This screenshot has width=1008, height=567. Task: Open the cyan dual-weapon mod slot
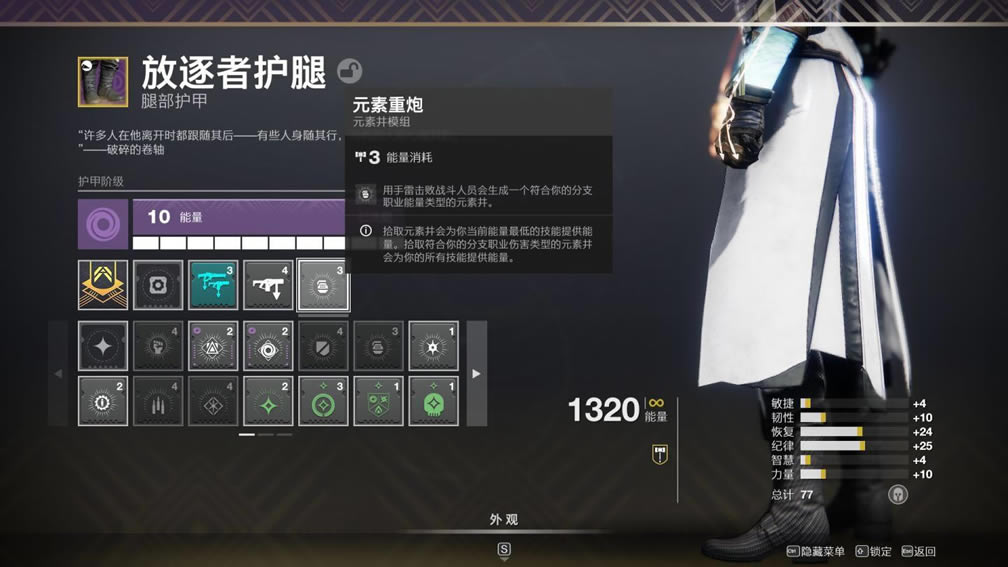[x=213, y=285]
